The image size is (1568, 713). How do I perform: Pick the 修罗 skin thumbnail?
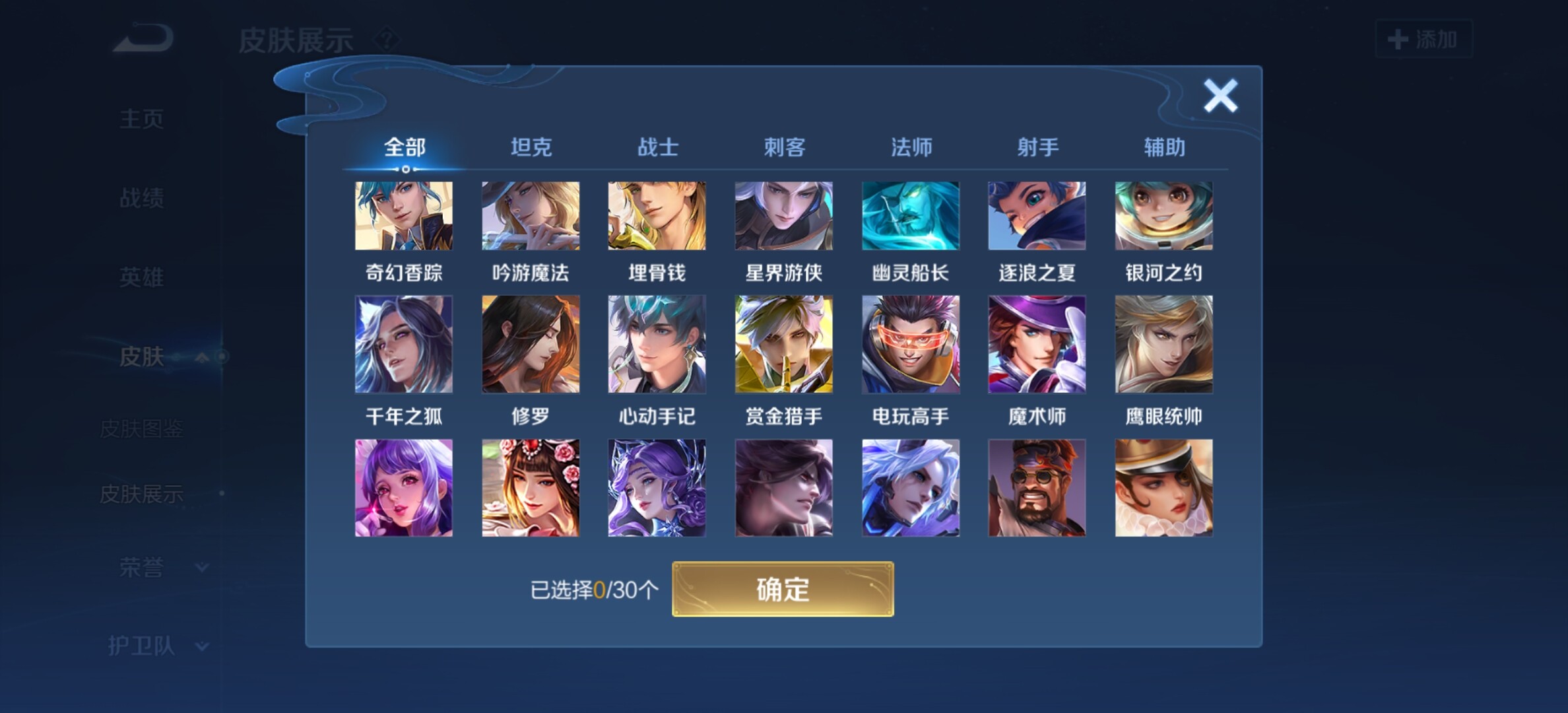pos(531,344)
